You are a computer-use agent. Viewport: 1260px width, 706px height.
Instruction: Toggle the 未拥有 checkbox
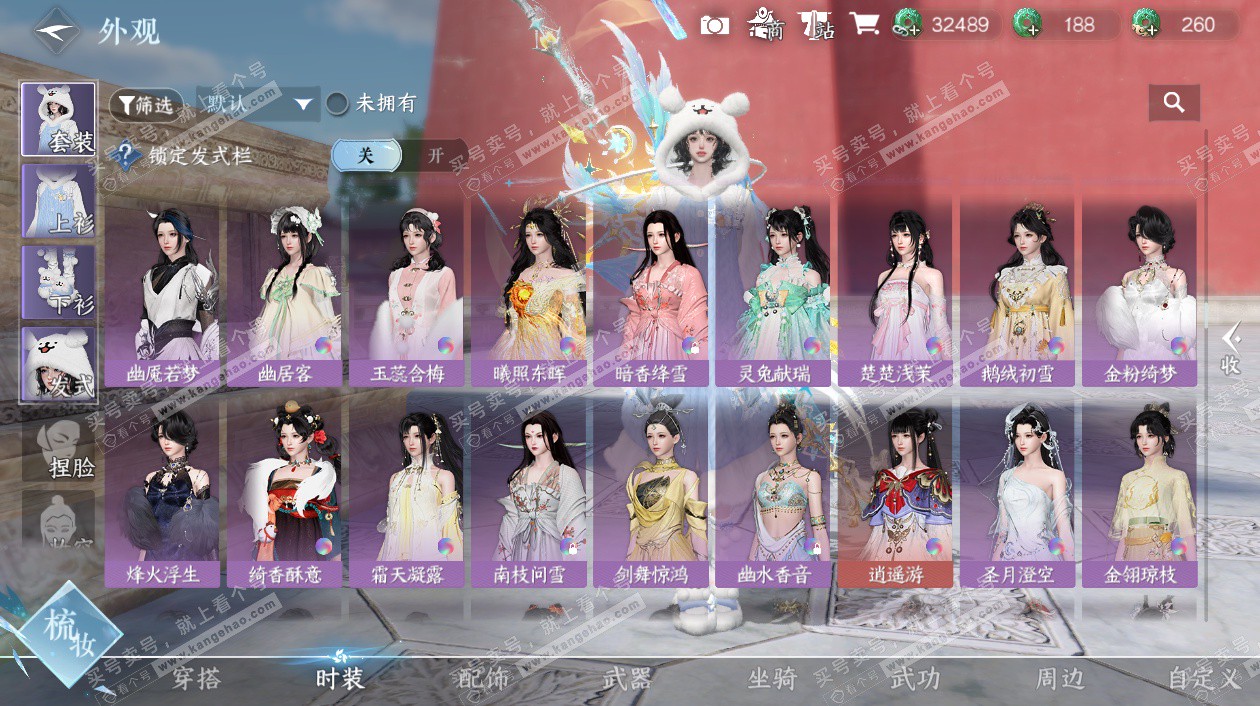(x=338, y=103)
